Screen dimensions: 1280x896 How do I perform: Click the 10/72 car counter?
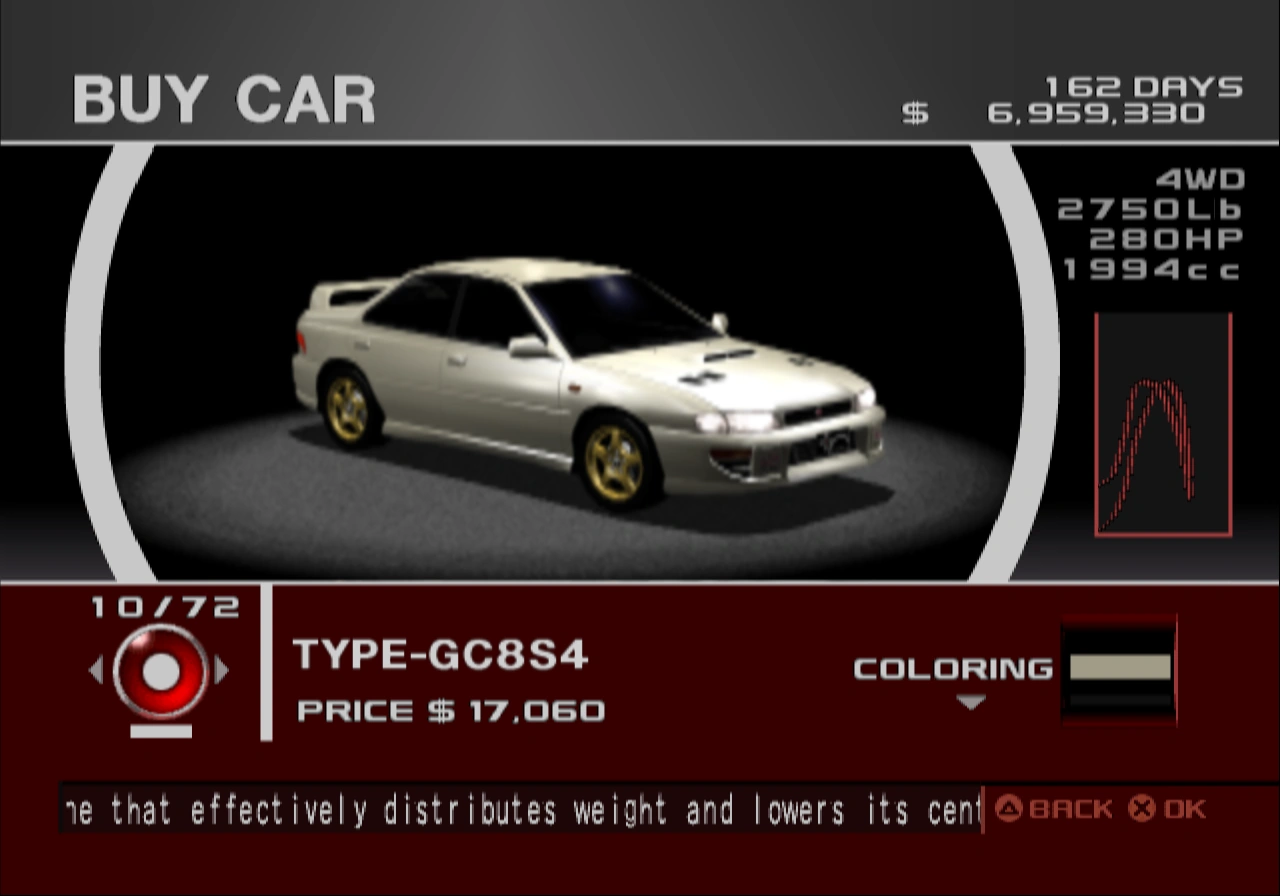coord(163,605)
